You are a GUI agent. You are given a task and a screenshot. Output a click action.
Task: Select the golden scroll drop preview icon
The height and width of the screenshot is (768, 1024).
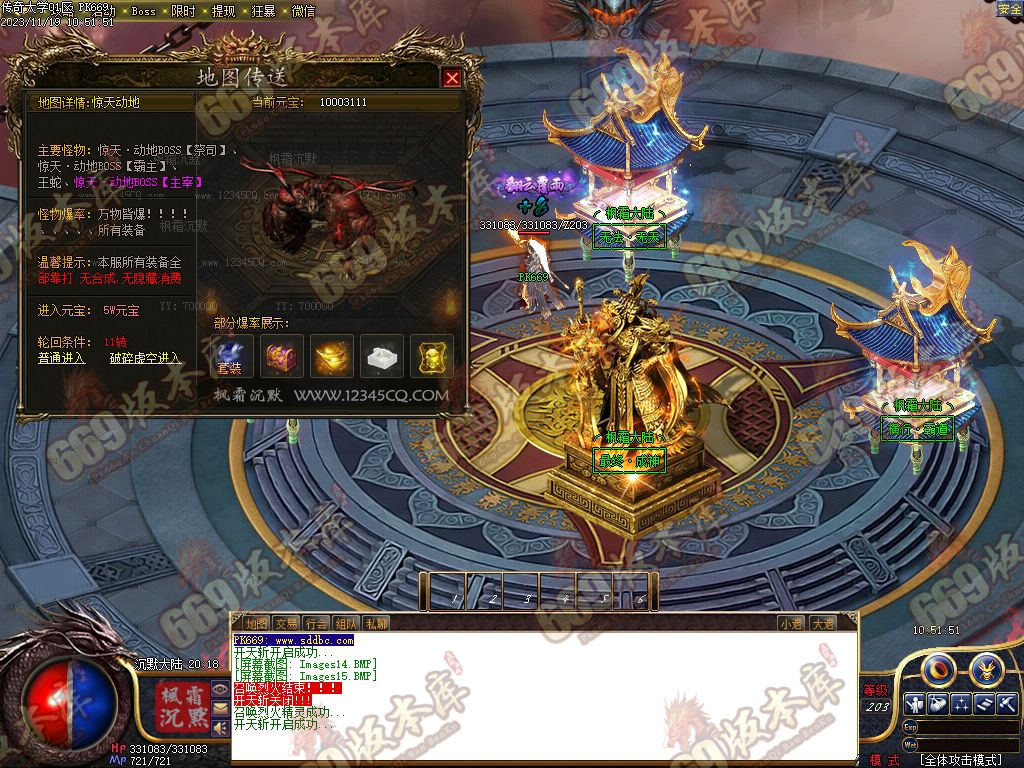[432, 357]
